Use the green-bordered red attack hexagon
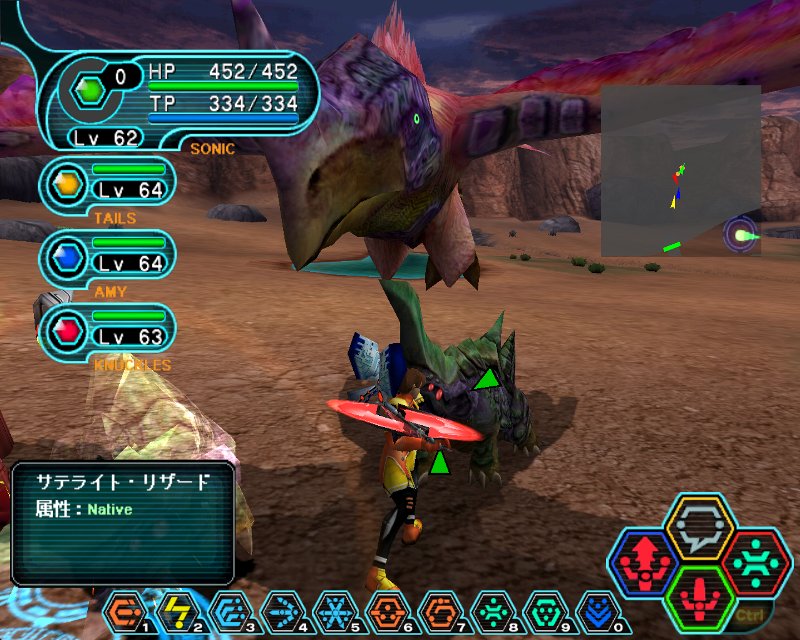 tap(700, 597)
